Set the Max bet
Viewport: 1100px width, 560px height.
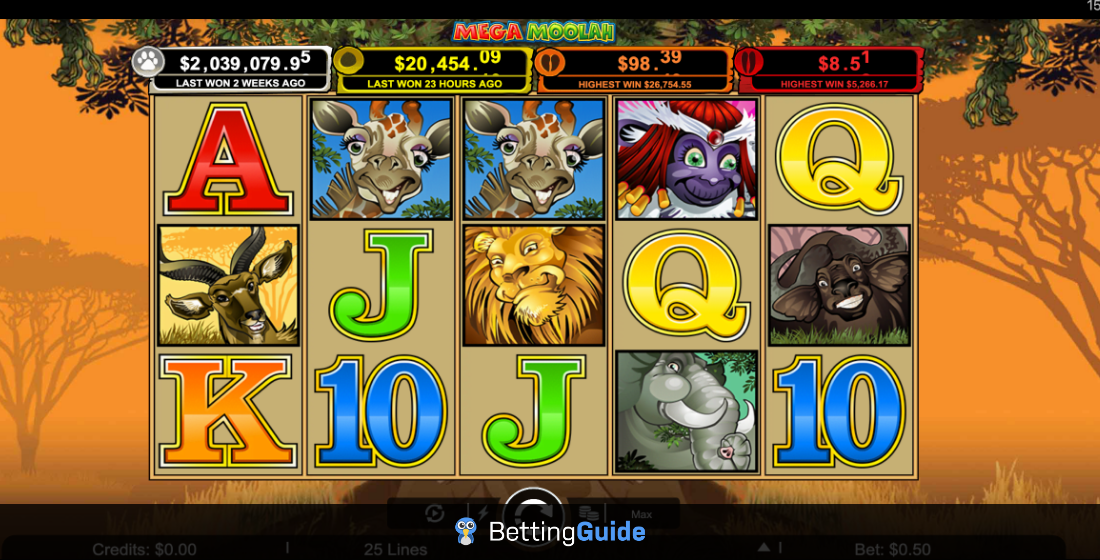pyautogui.click(x=641, y=514)
